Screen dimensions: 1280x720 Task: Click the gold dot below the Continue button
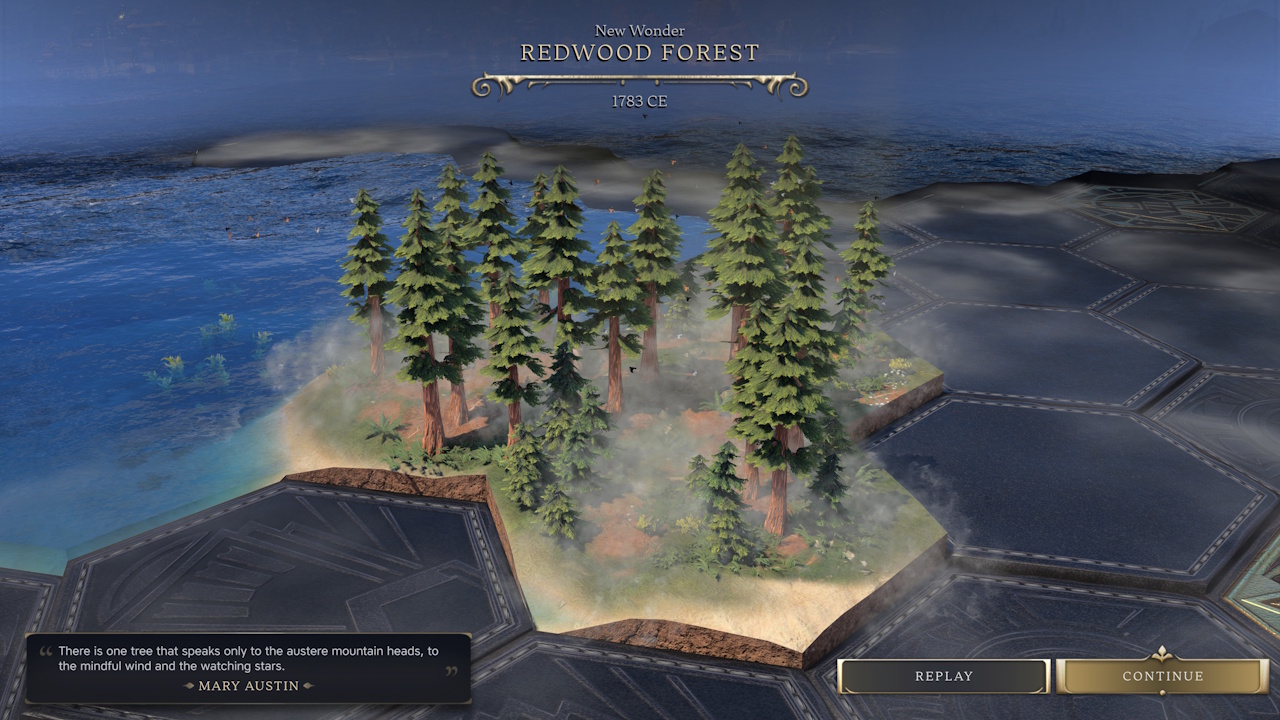click(x=1162, y=692)
